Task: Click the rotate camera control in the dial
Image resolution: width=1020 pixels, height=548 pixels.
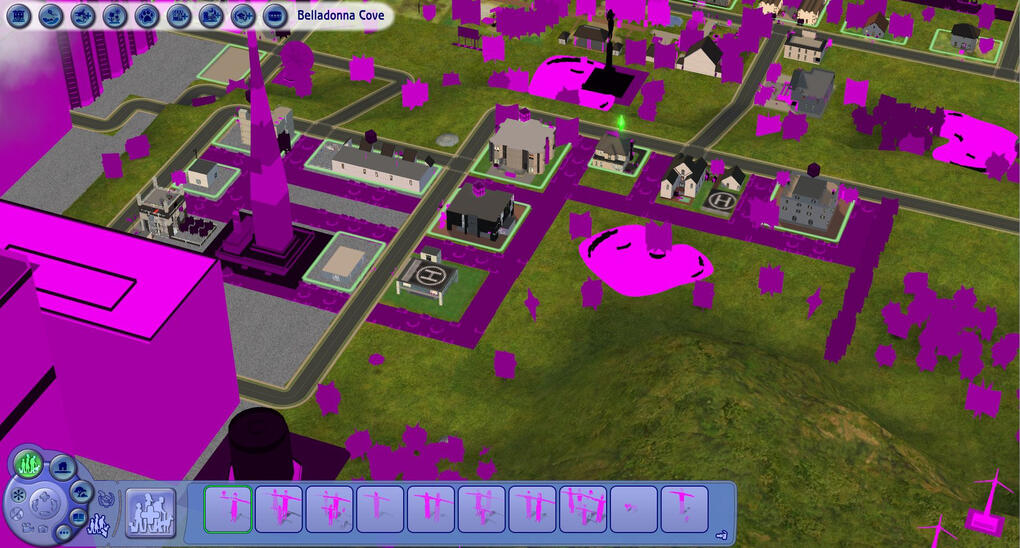Action: point(44,502)
